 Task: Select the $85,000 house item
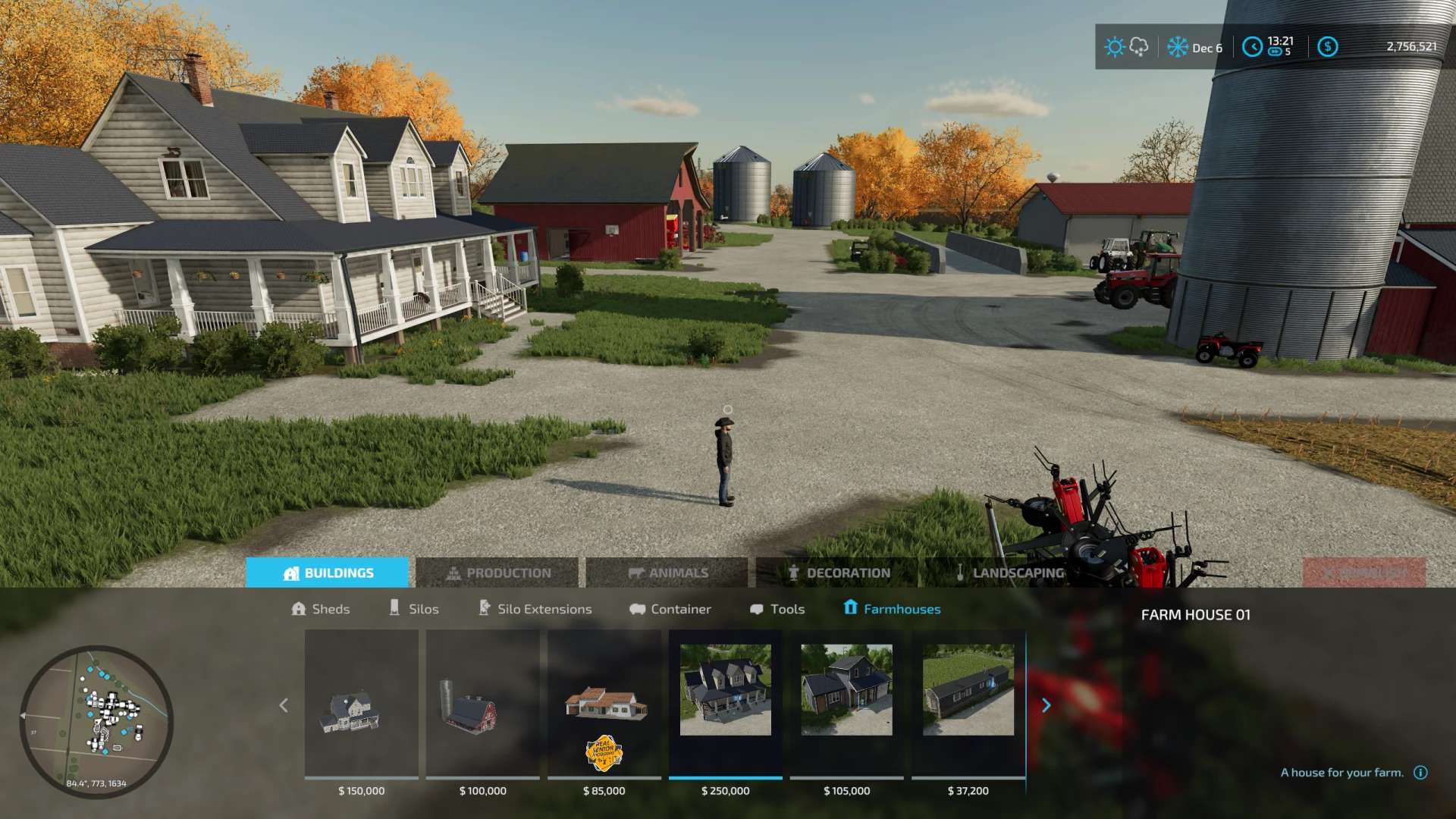604,705
